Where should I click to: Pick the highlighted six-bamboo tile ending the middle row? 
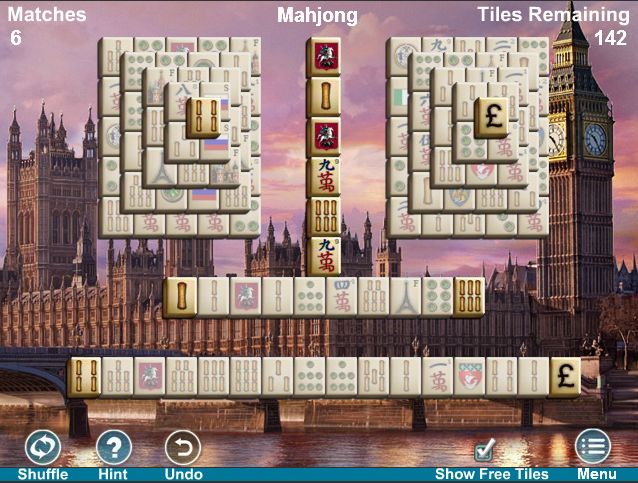pos(468,297)
